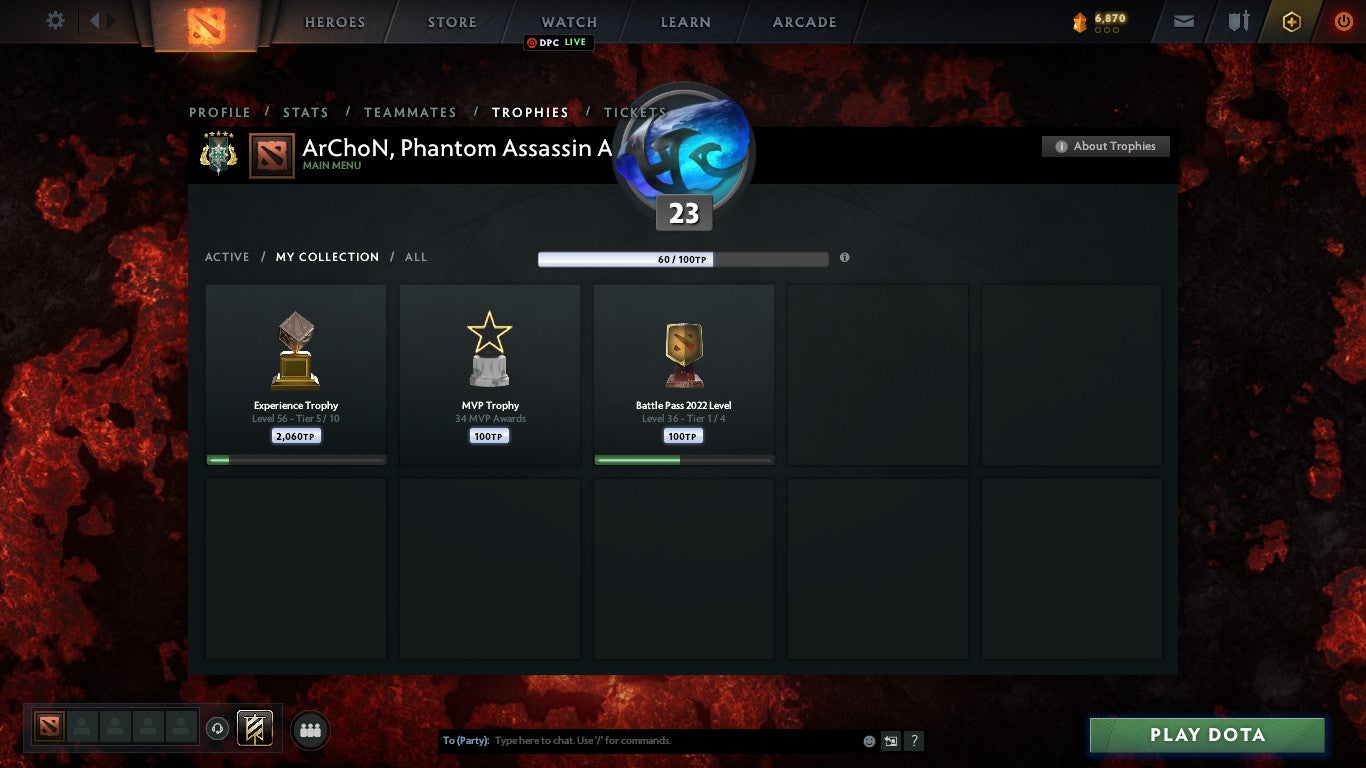
Task: Click the Battle Pass icon near the party bar
Action: coord(253,728)
